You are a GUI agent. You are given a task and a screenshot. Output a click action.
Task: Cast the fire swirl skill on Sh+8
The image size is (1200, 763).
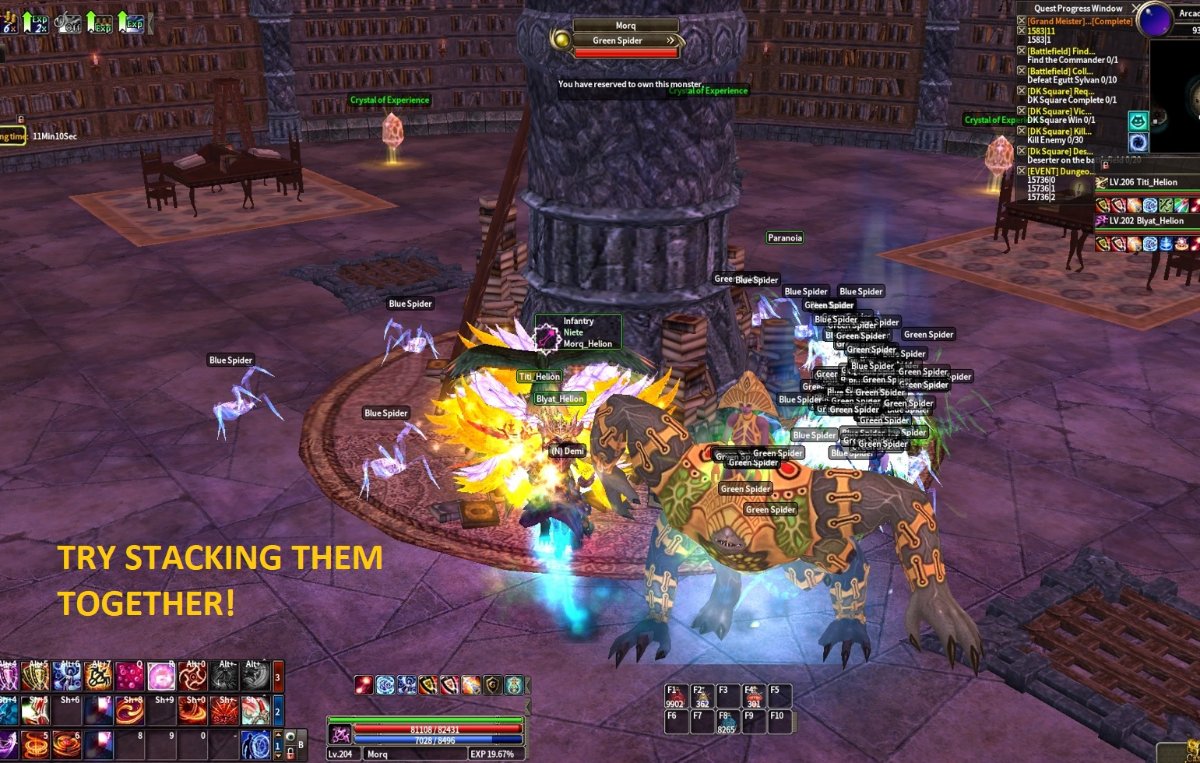(x=129, y=711)
